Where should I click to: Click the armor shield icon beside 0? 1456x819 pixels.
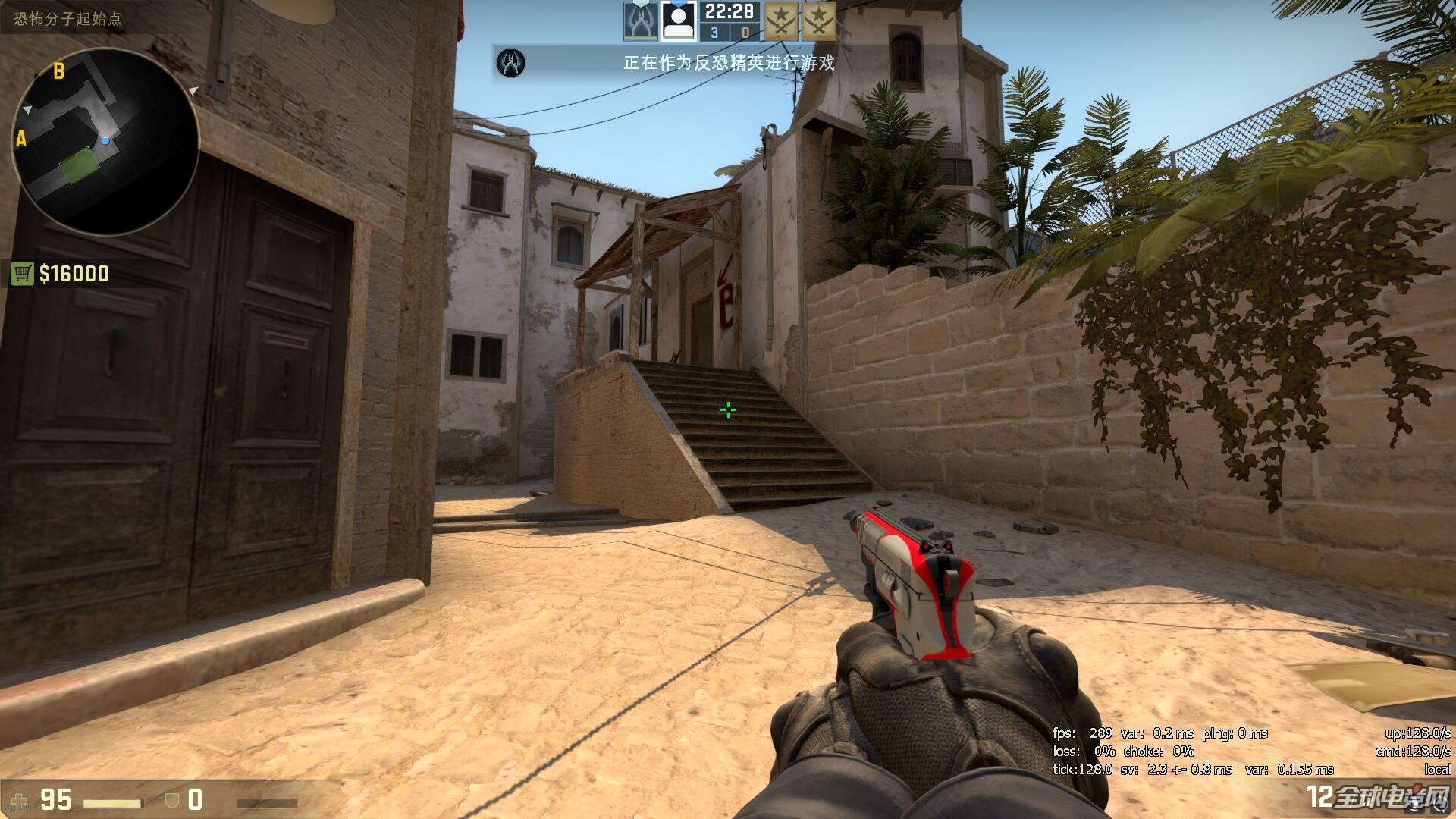coord(171,799)
